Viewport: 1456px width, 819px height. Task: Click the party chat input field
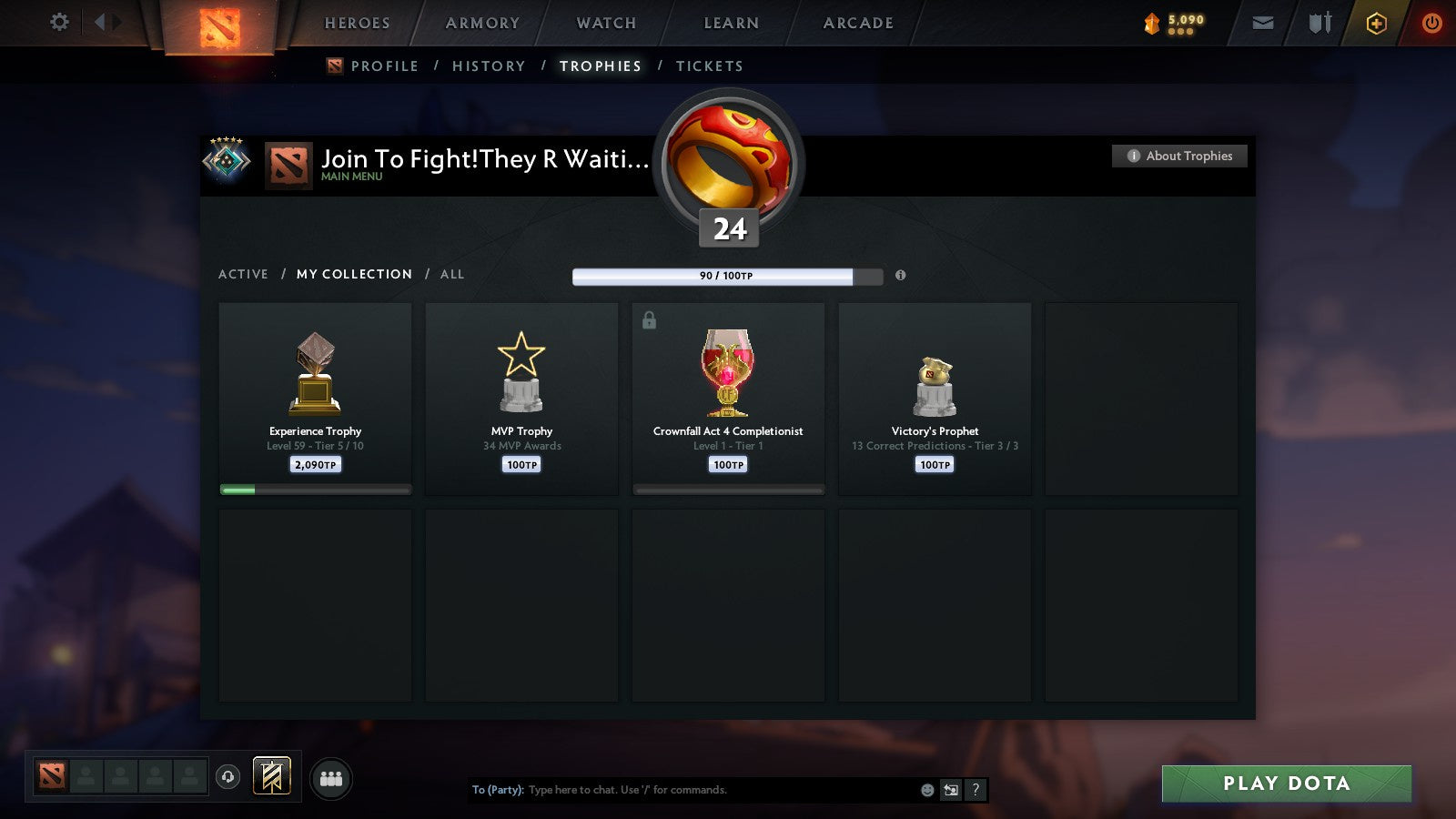click(682, 790)
